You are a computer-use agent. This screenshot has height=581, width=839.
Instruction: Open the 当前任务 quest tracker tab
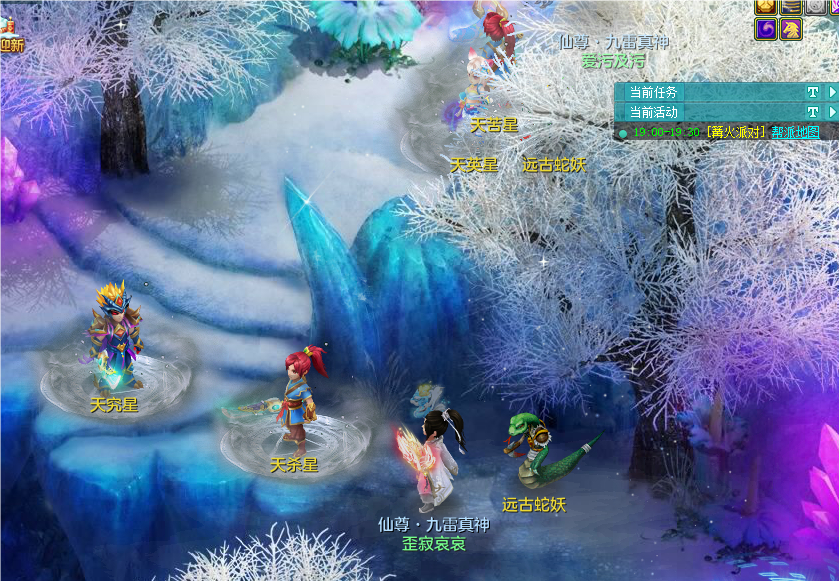[x=653, y=92]
